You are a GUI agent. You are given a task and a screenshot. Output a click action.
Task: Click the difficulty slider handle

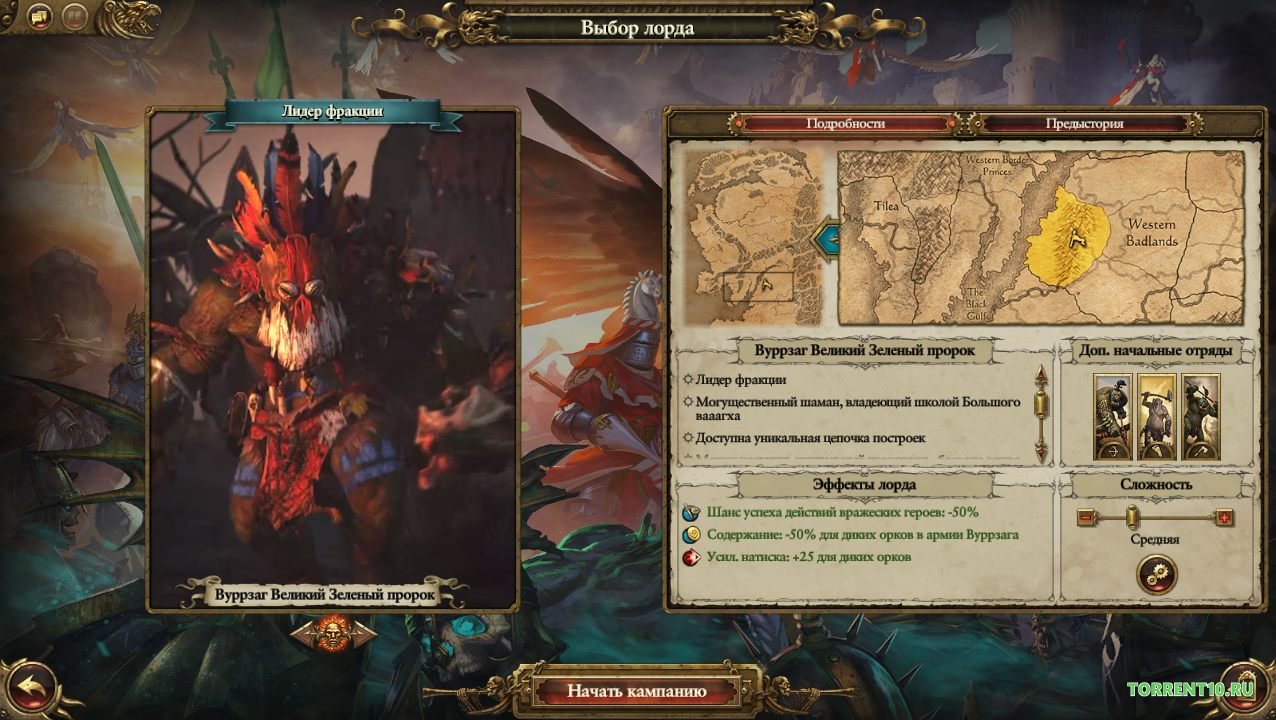pyautogui.click(x=1132, y=517)
